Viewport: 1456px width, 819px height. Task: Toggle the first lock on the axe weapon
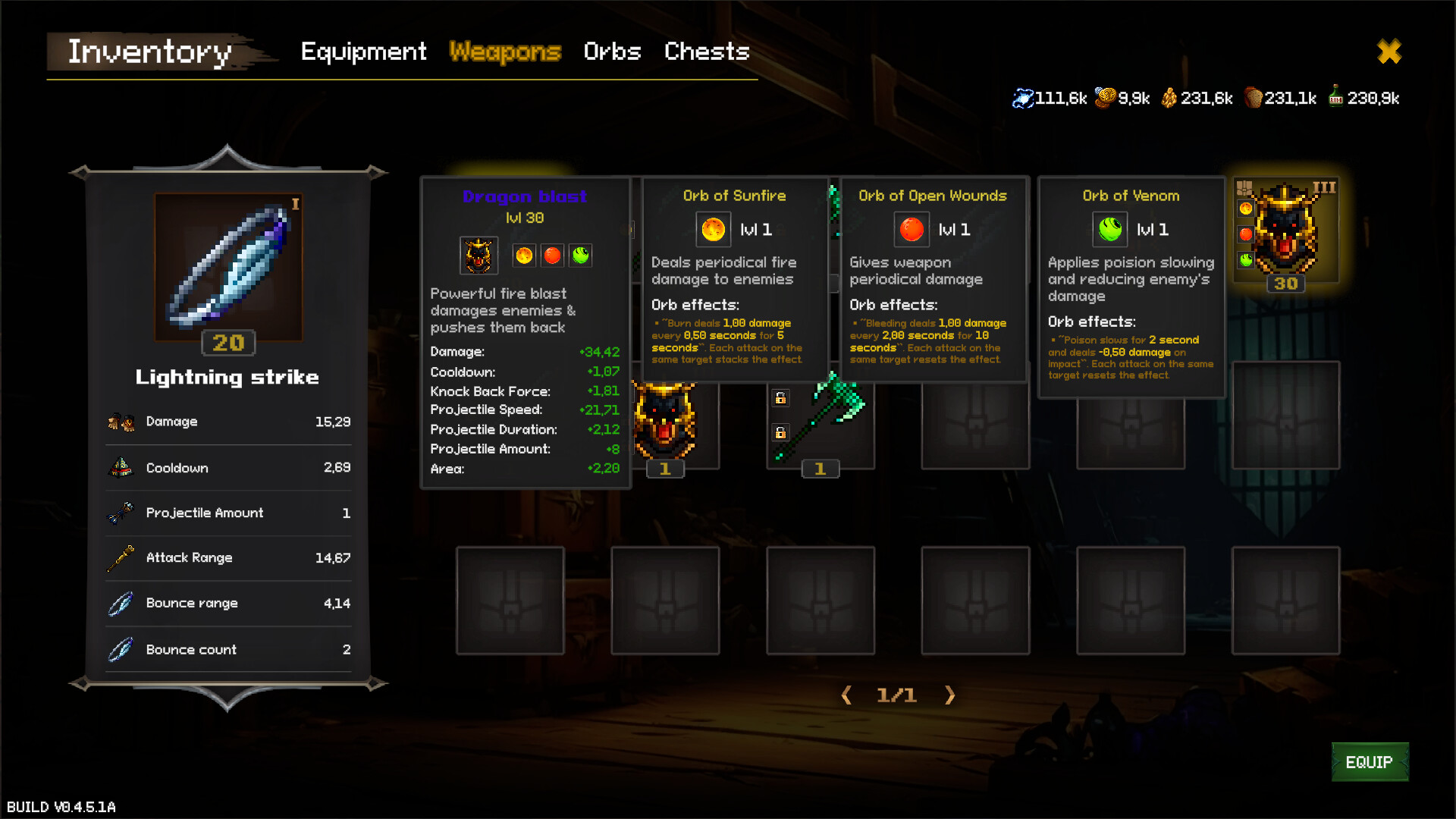pos(780,398)
